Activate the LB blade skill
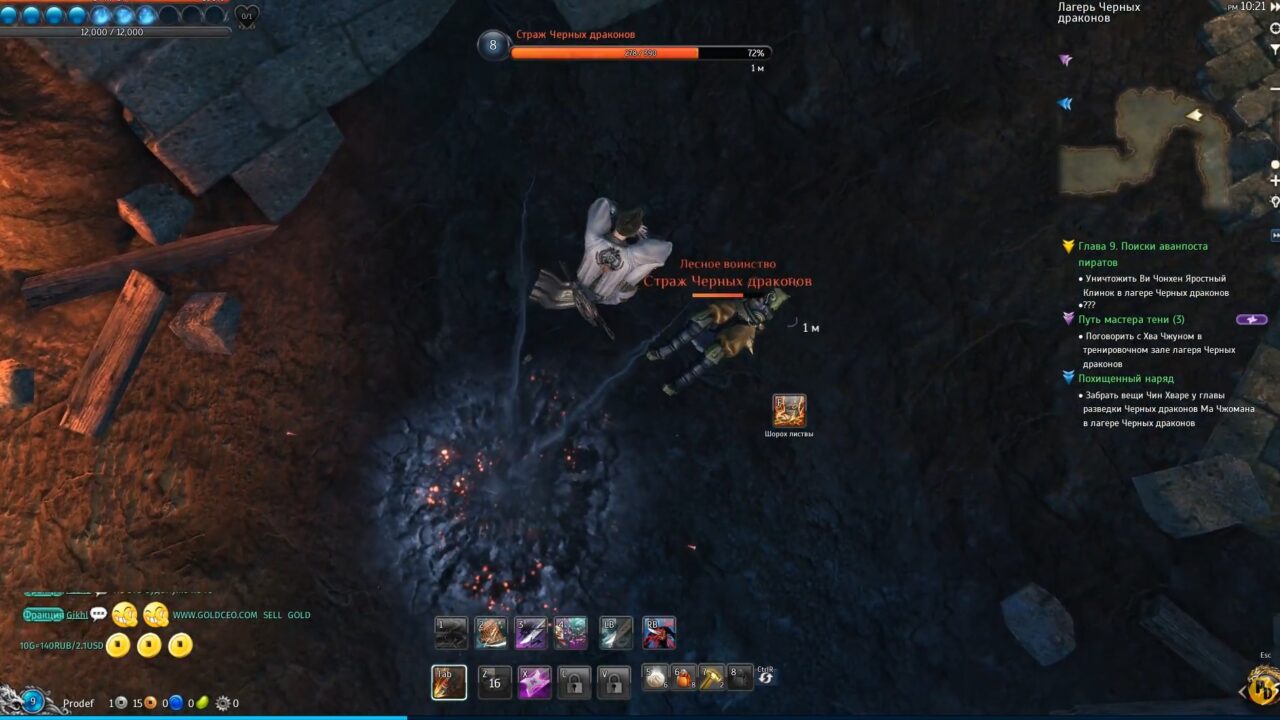This screenshot has width=1280, height=720. pos(616,633)
